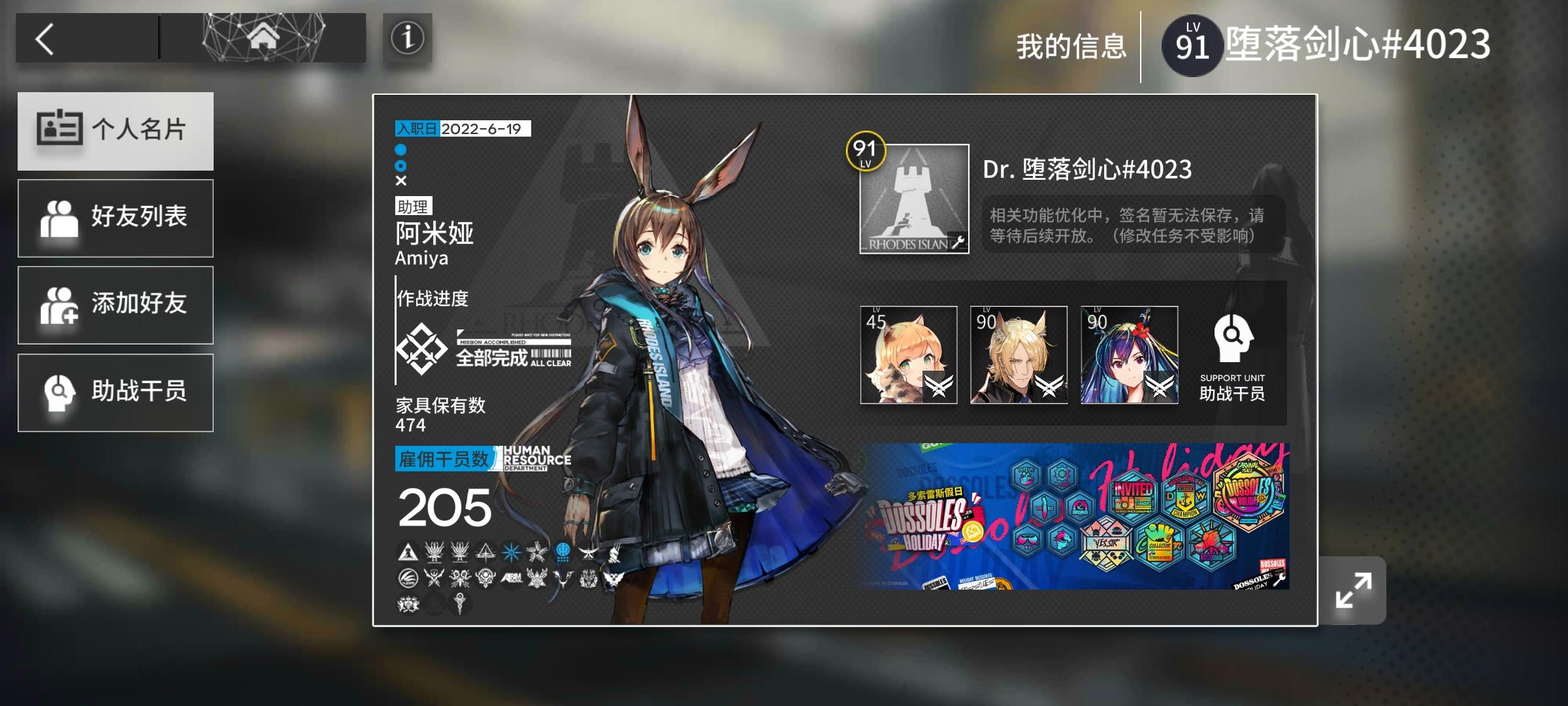
Task: Tap the back arrow to exit
Action: (44, 37)
